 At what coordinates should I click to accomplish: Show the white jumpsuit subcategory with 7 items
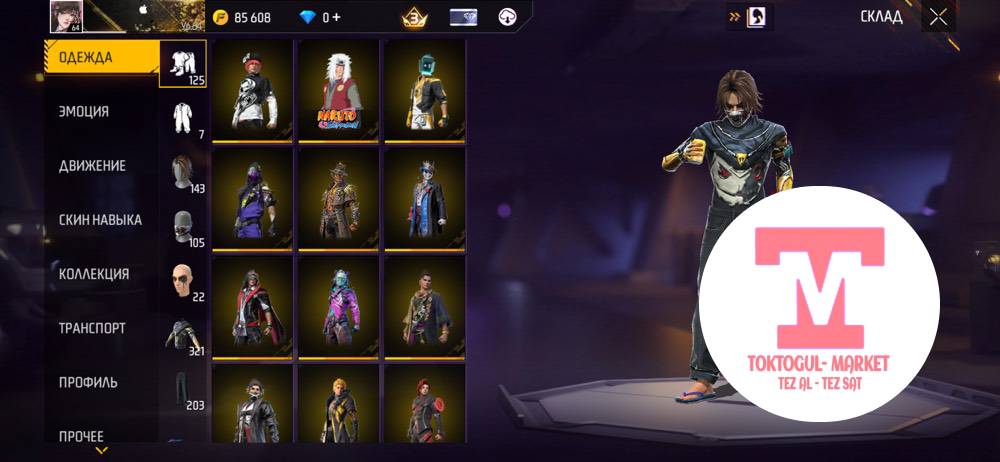click(x=183, y=120)
